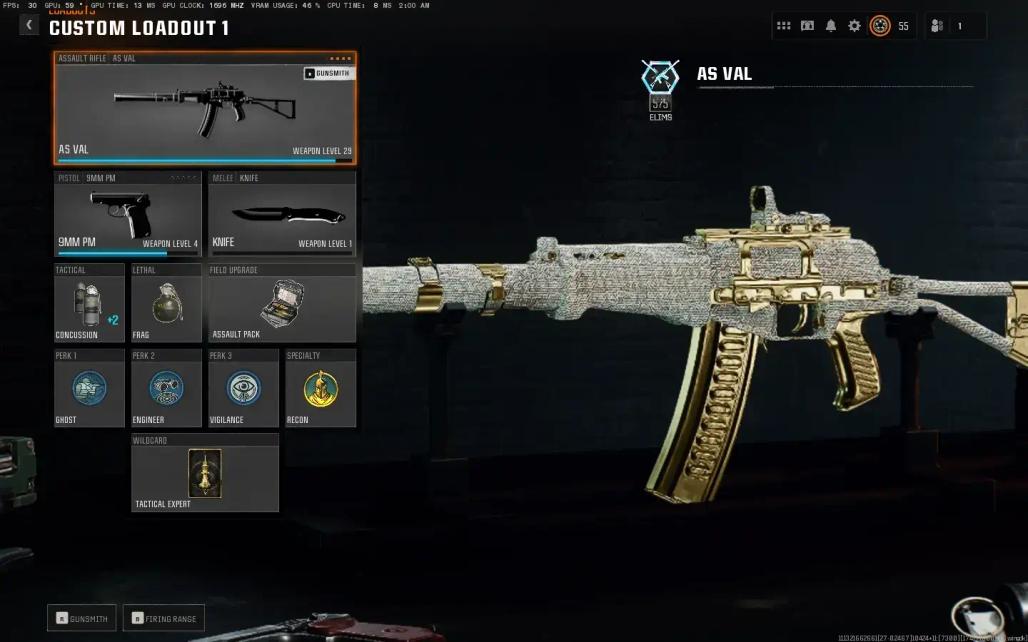1028x642 pixels.
Task: Choose the 9MM PM pistol slot
Action: click(x=128, y=214)
